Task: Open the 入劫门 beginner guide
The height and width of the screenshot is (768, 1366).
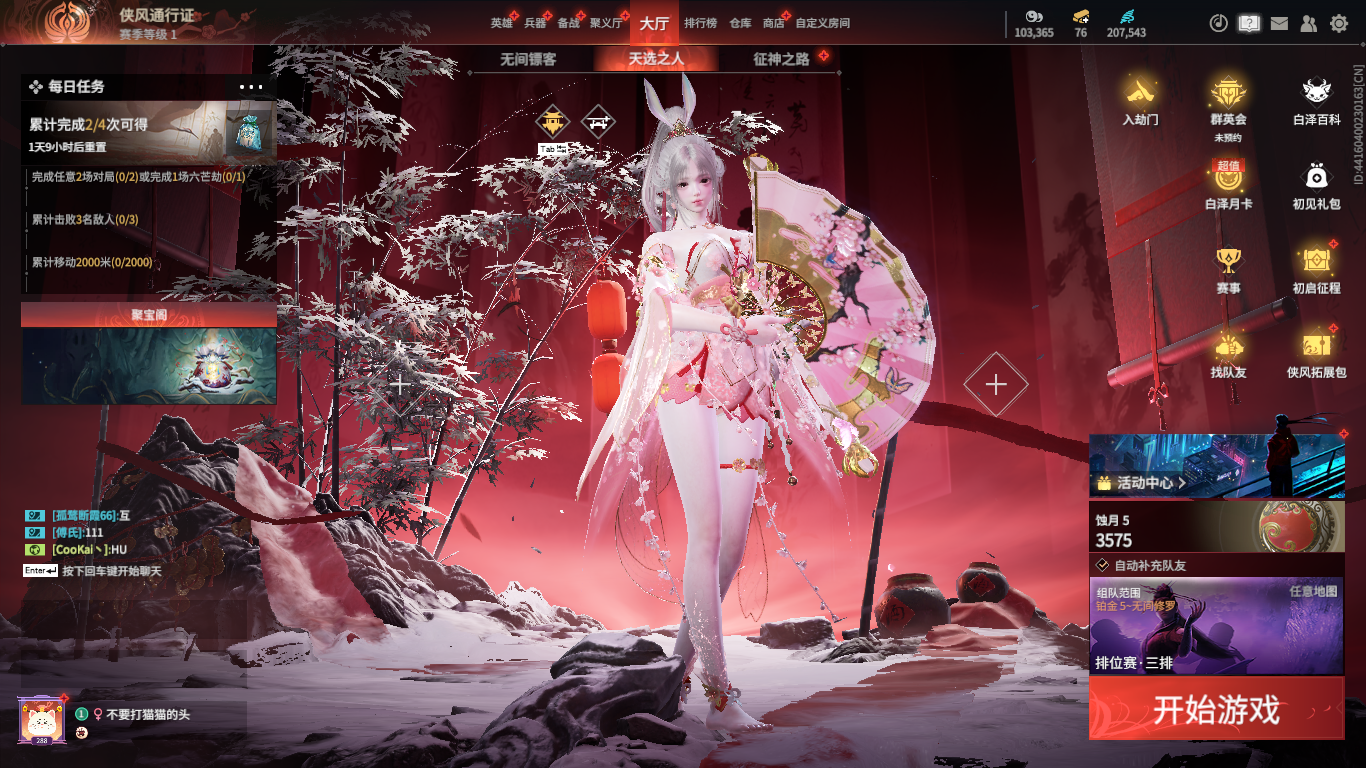Action: 1140,101
